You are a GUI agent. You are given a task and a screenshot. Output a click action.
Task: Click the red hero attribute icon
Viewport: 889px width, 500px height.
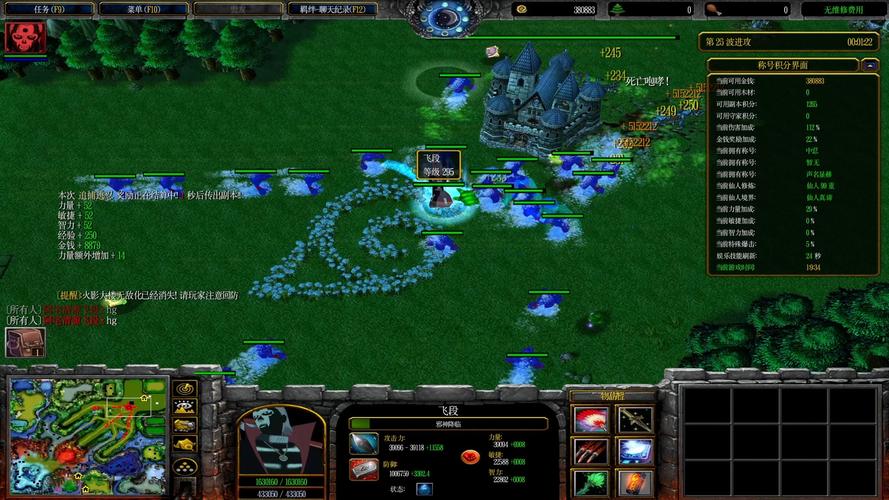click(x=468, y=456)
